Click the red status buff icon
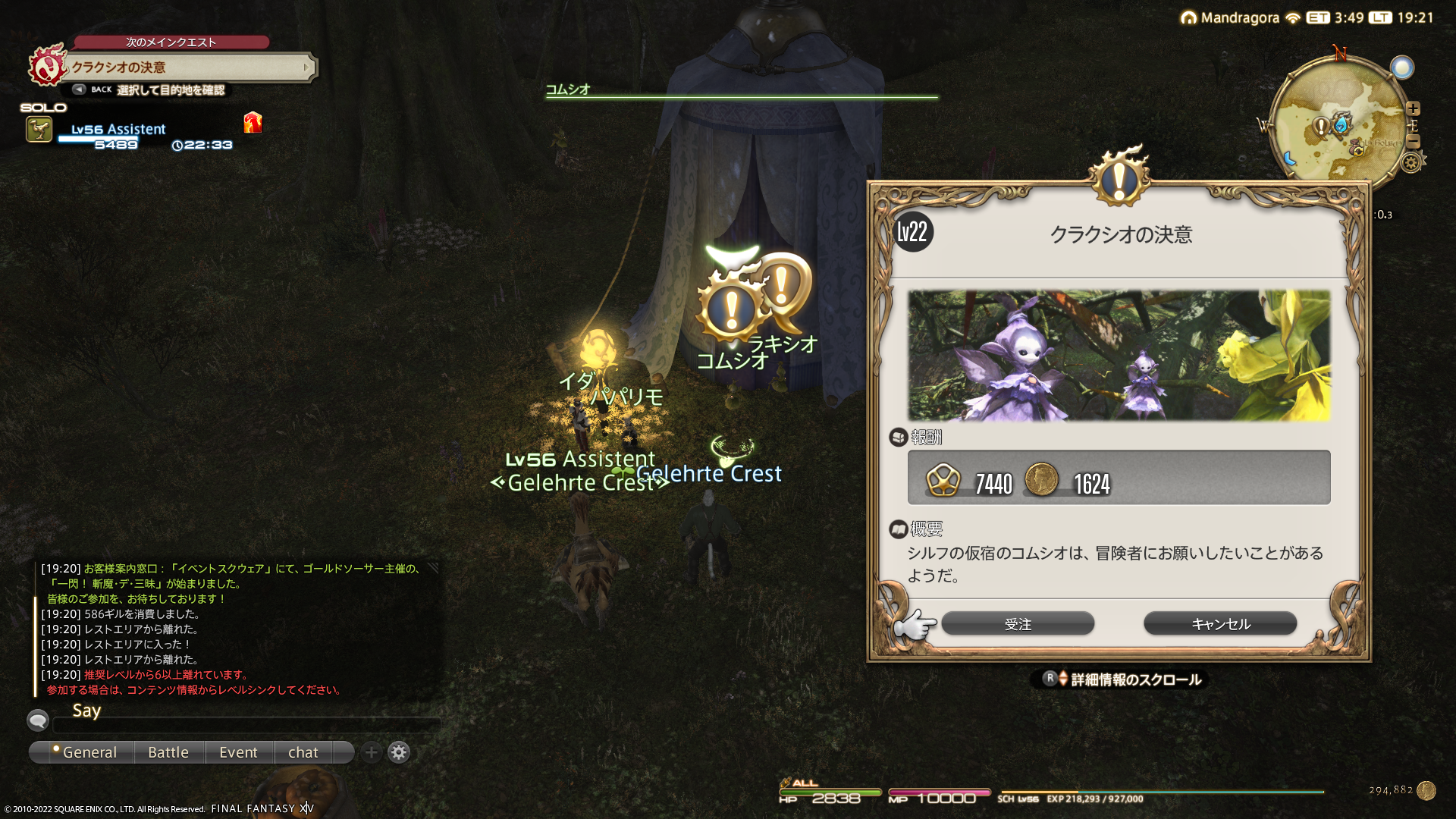1456x819 pixels. pos(253,122)
